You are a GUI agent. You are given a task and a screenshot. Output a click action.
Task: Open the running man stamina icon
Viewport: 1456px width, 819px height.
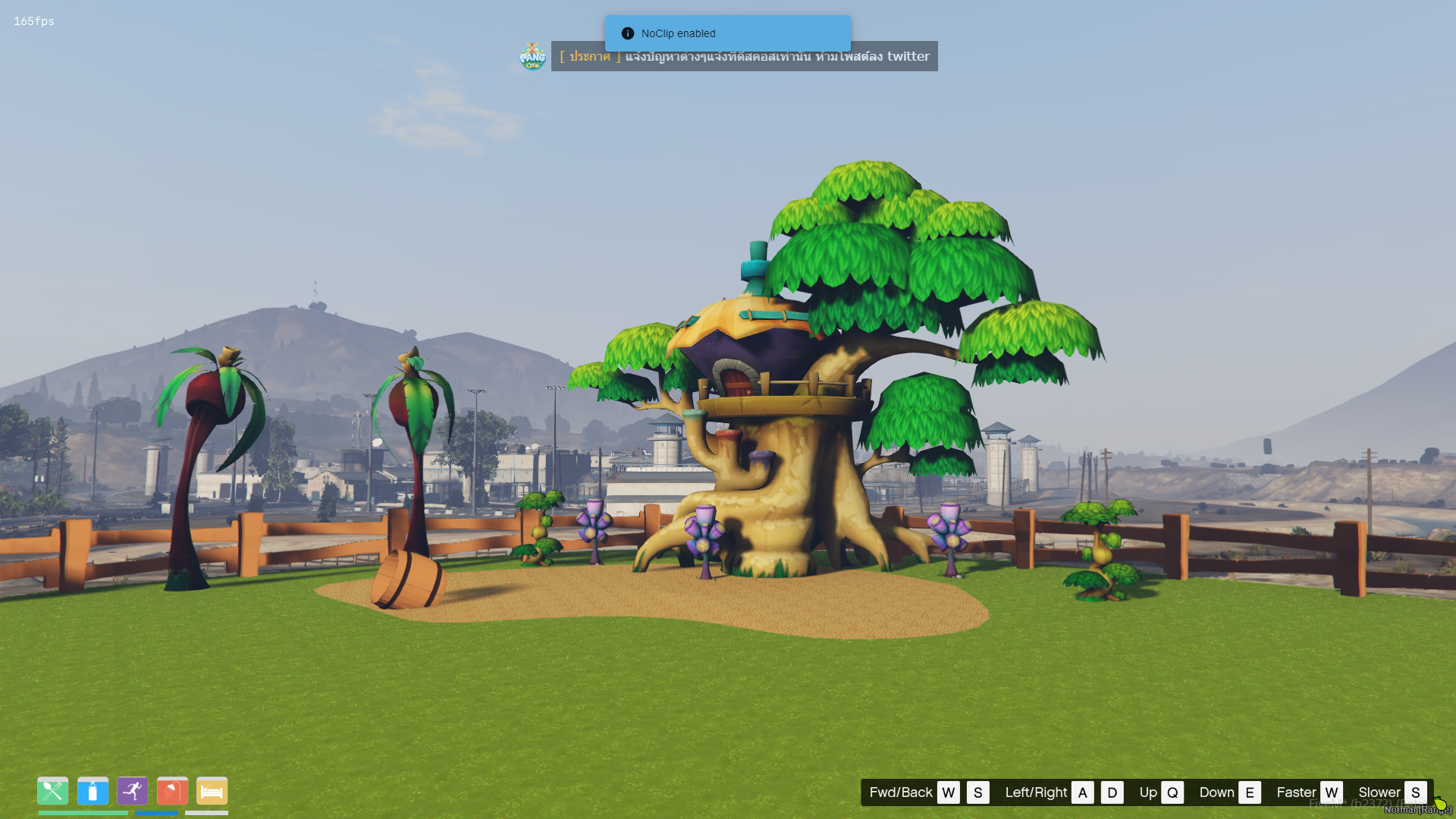tap(133, 791)
